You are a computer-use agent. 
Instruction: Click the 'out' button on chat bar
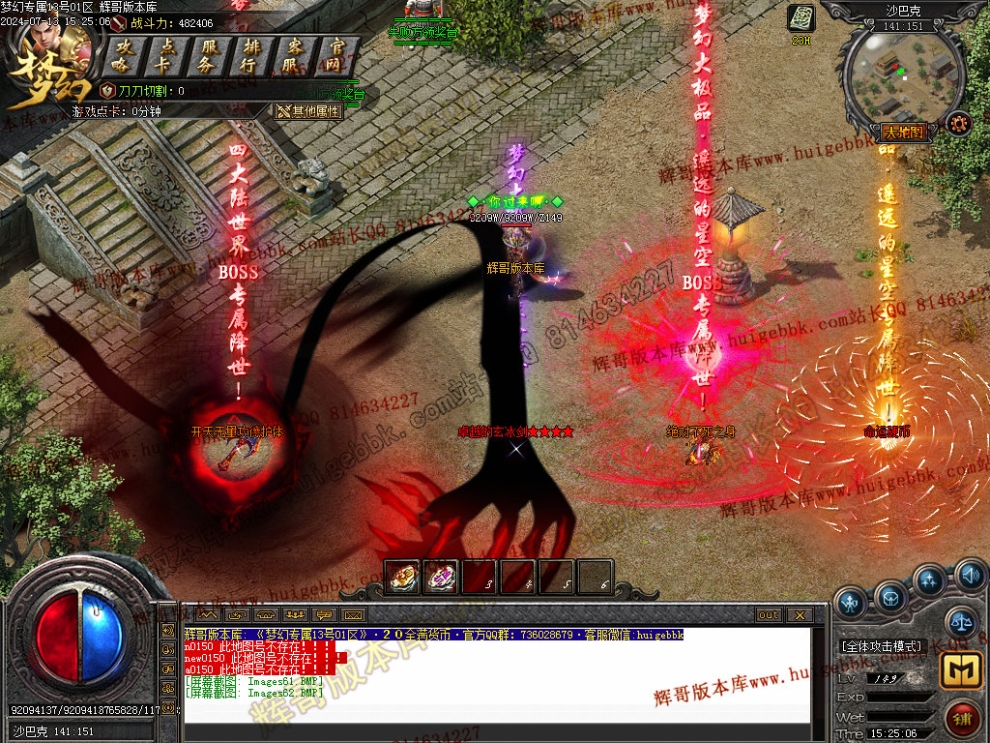coord(768,615)
